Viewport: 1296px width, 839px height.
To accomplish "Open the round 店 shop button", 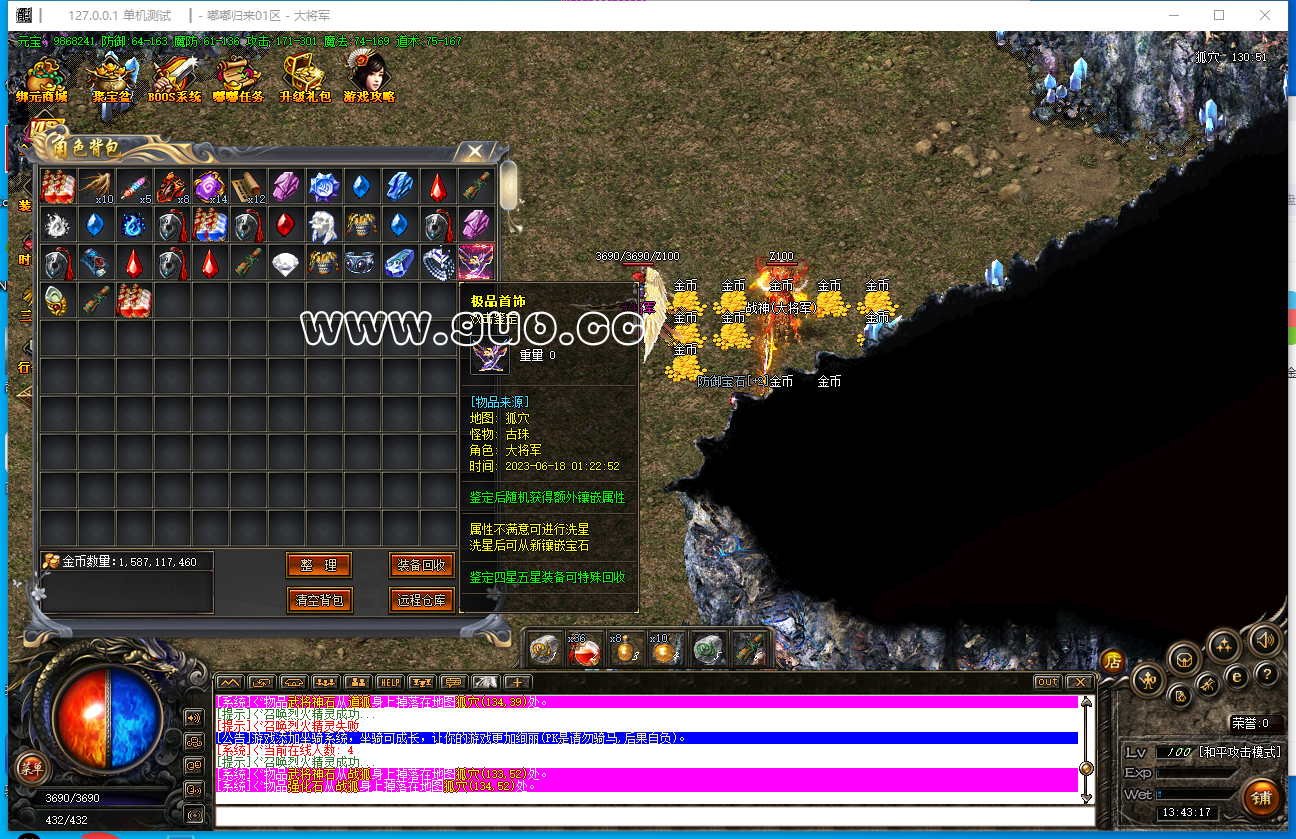I will [x=1112, y=661].
